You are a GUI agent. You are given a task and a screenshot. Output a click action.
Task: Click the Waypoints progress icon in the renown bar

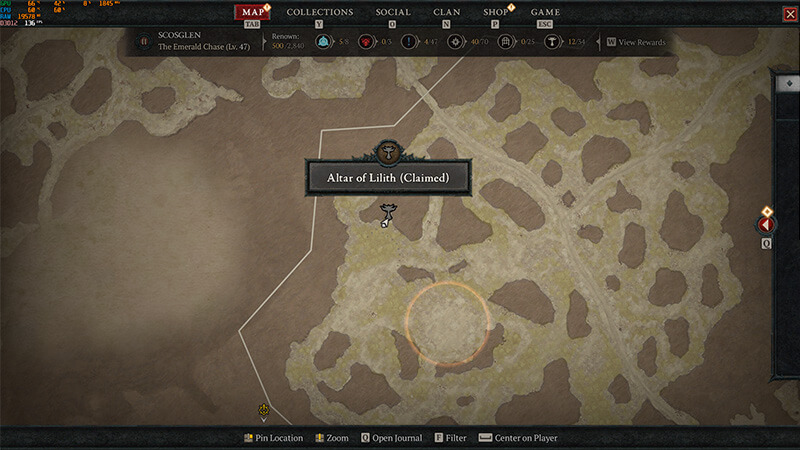[324, 42]
